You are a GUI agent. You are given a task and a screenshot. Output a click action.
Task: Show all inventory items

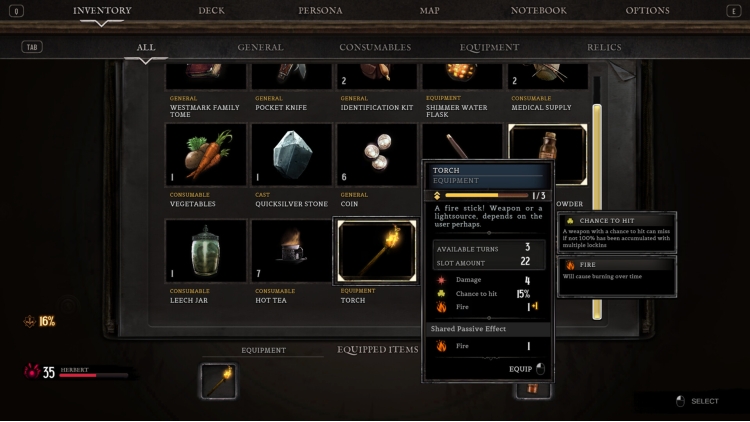click(x=146, y=47)
